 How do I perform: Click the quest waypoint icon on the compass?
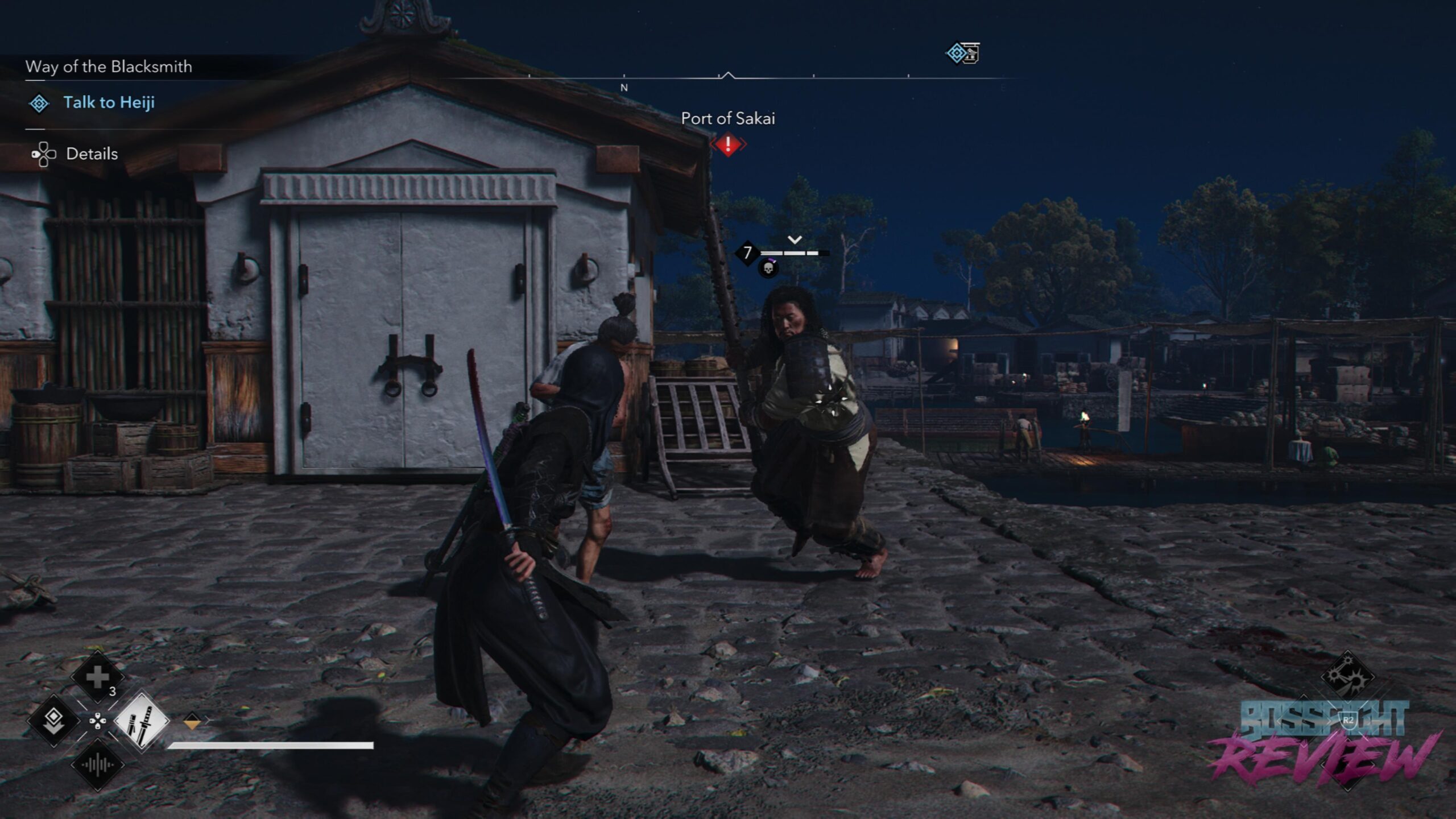click(x=962, y=53)
